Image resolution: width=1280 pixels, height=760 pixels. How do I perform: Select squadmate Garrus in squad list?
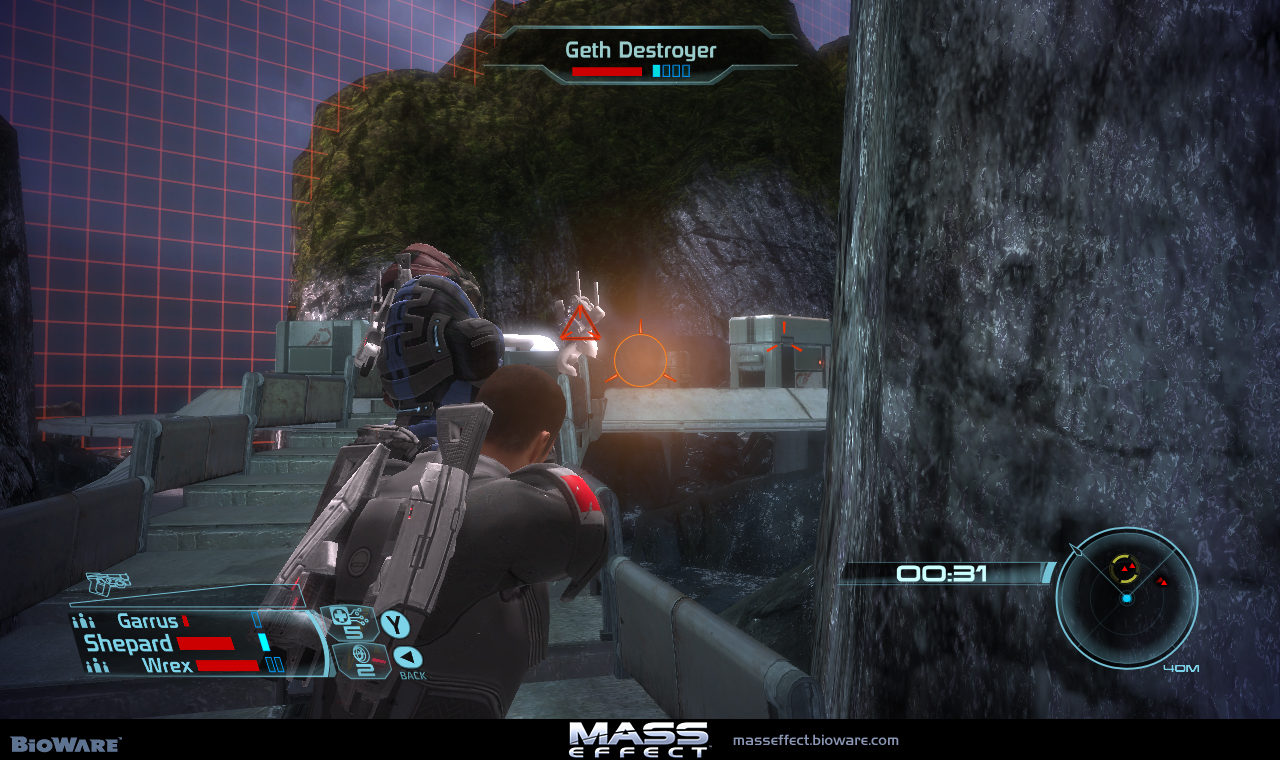click(148, 621)
